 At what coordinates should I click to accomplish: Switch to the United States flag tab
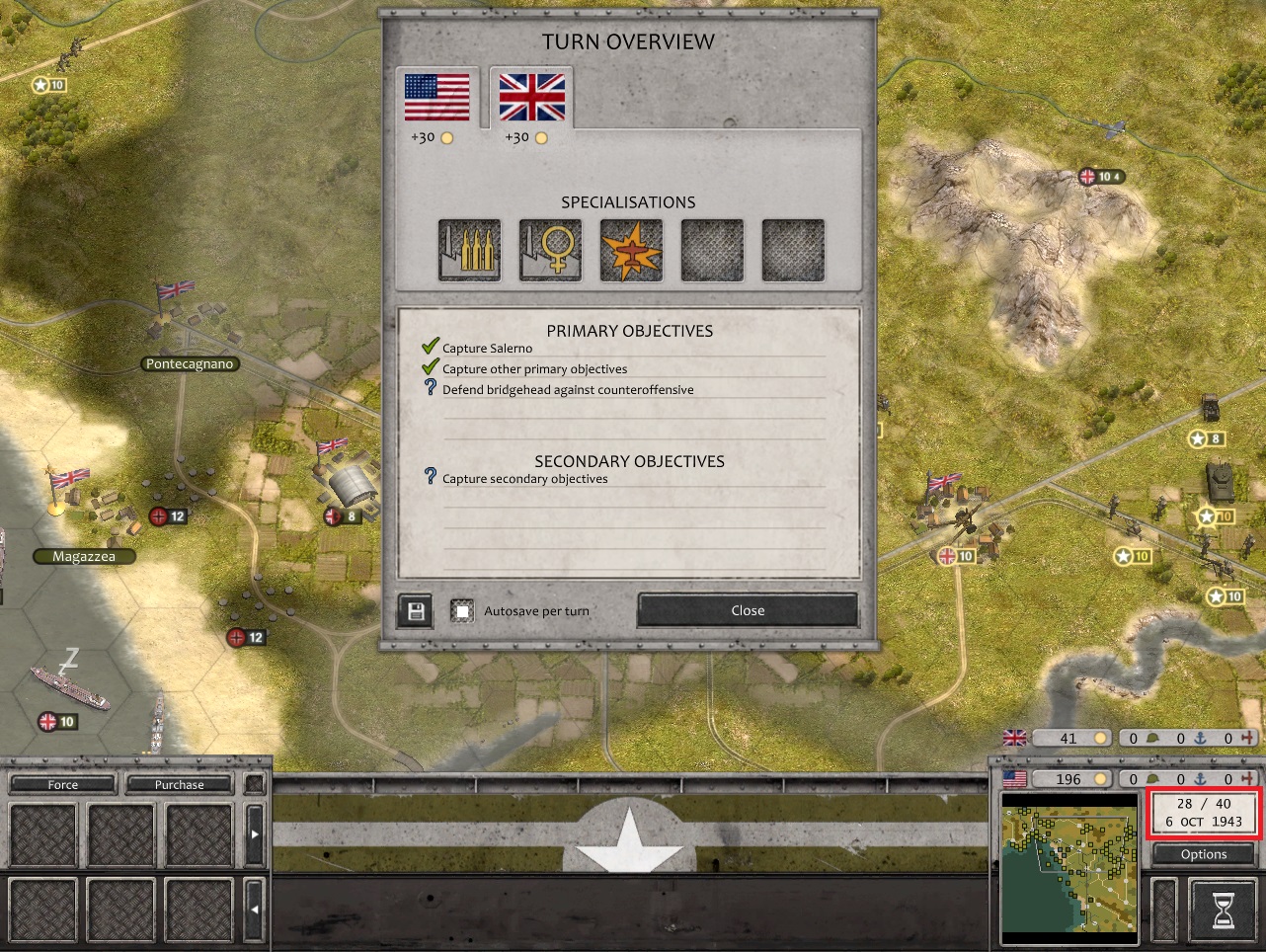coord(436,99)
